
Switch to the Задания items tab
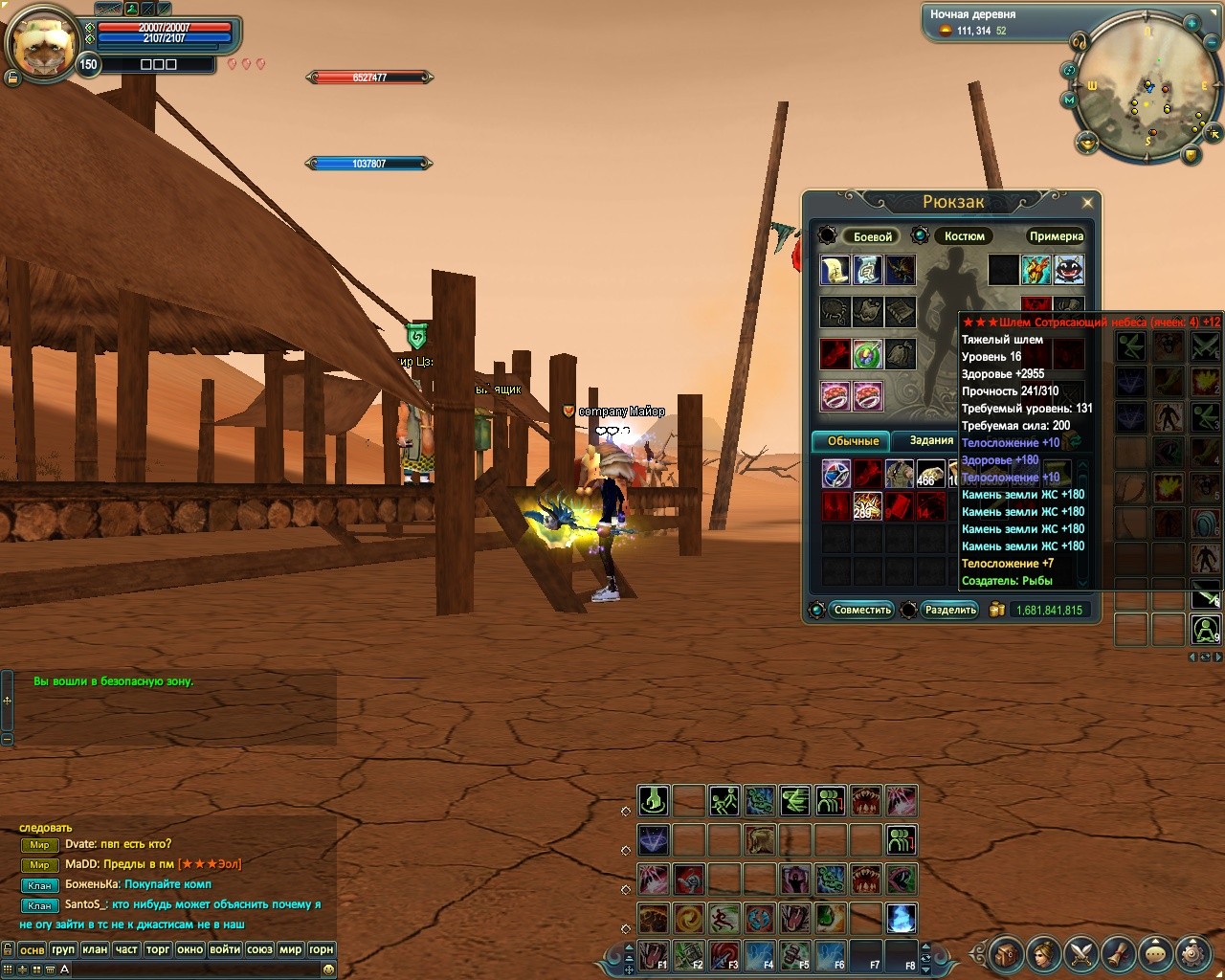click(931, 440)
